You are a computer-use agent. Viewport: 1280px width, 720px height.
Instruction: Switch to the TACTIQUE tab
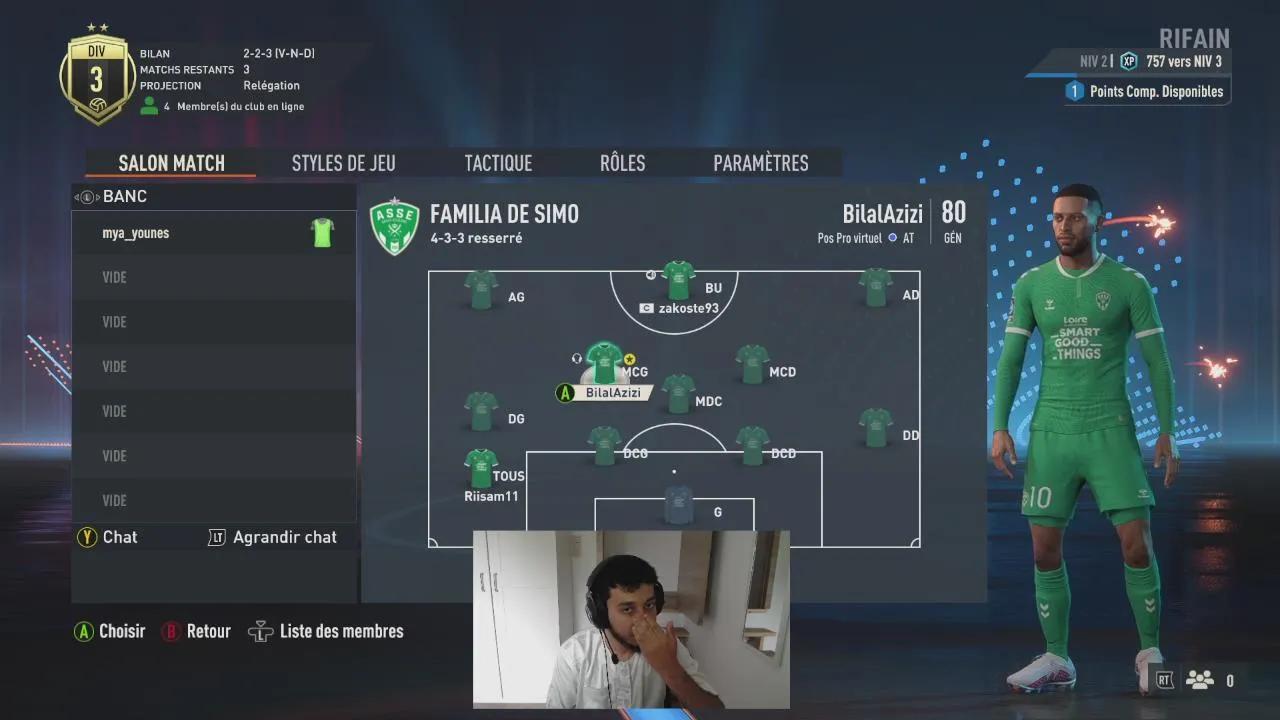(497, 162)
